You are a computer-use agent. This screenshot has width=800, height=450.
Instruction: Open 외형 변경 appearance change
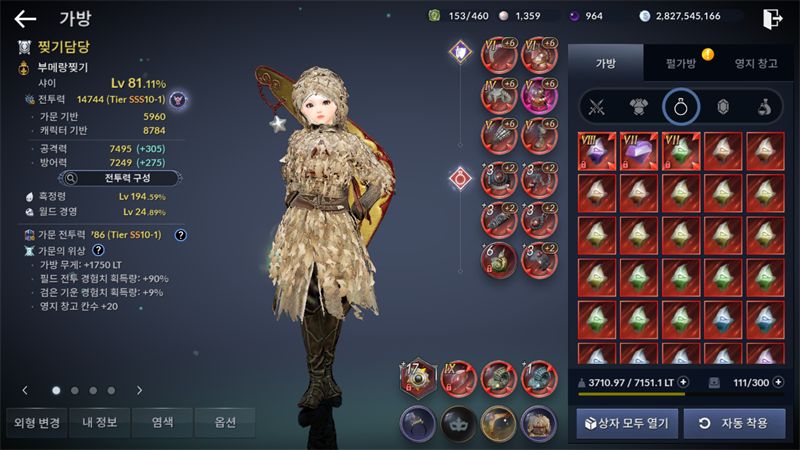(x=35, y=422)
